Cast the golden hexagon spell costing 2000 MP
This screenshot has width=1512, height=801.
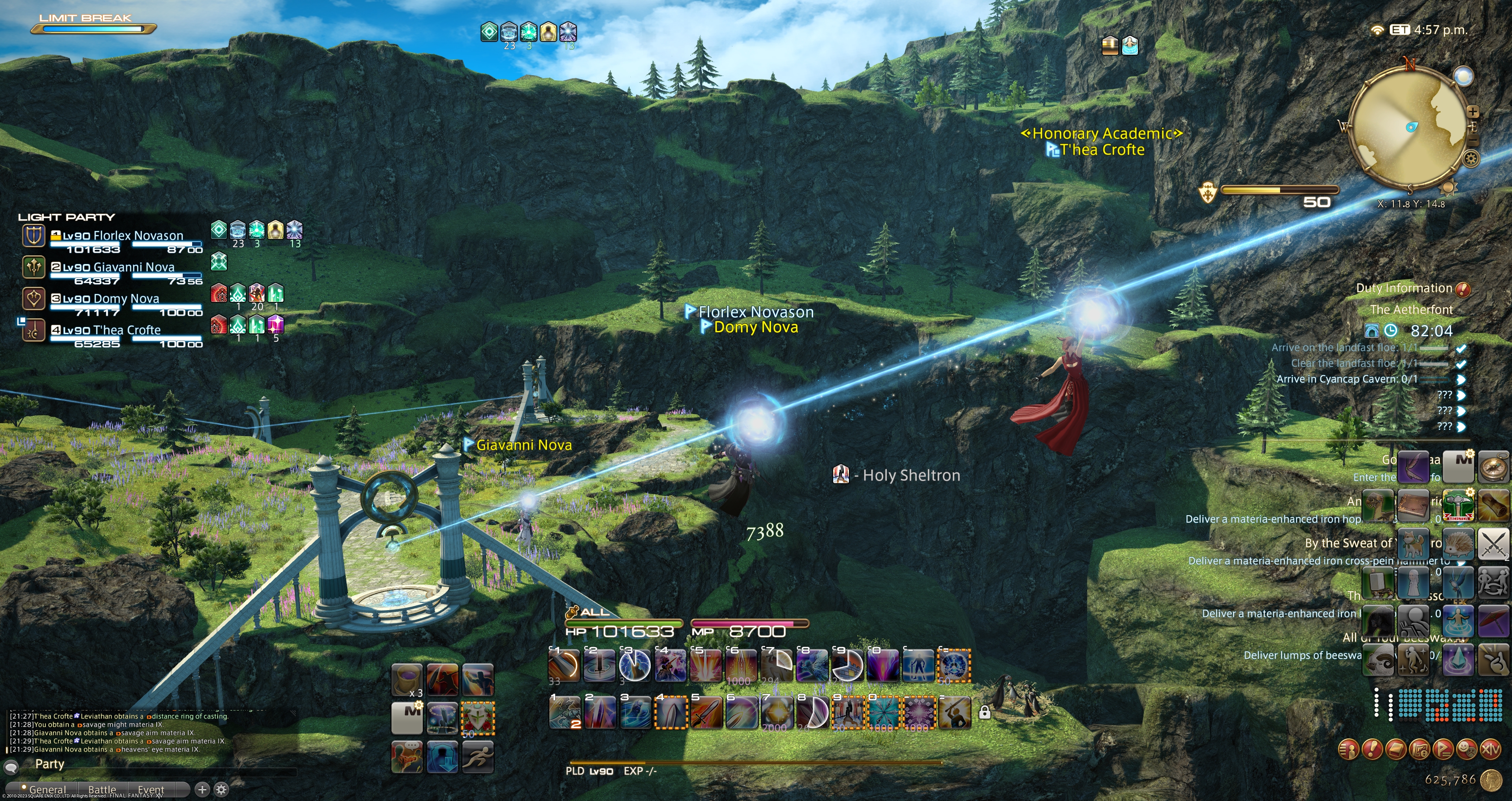click(776, 712)
